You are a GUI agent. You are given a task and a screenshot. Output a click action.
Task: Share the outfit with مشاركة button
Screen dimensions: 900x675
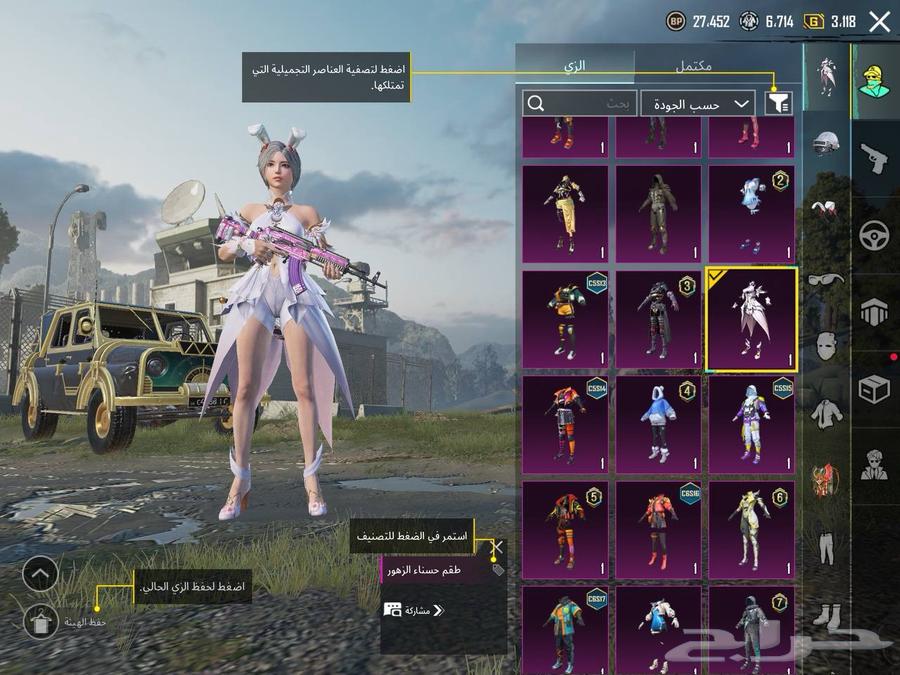point(413,609)
